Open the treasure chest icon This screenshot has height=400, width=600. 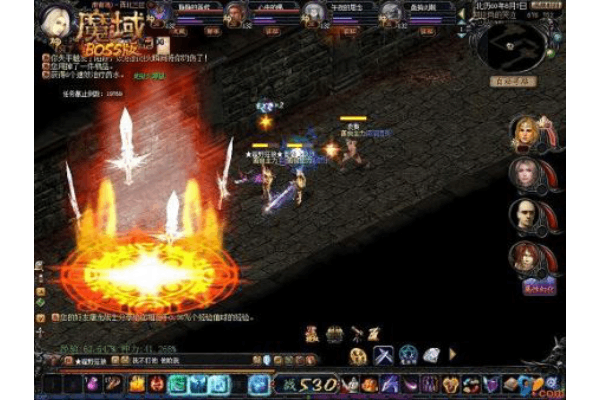[x=334, y=334]
